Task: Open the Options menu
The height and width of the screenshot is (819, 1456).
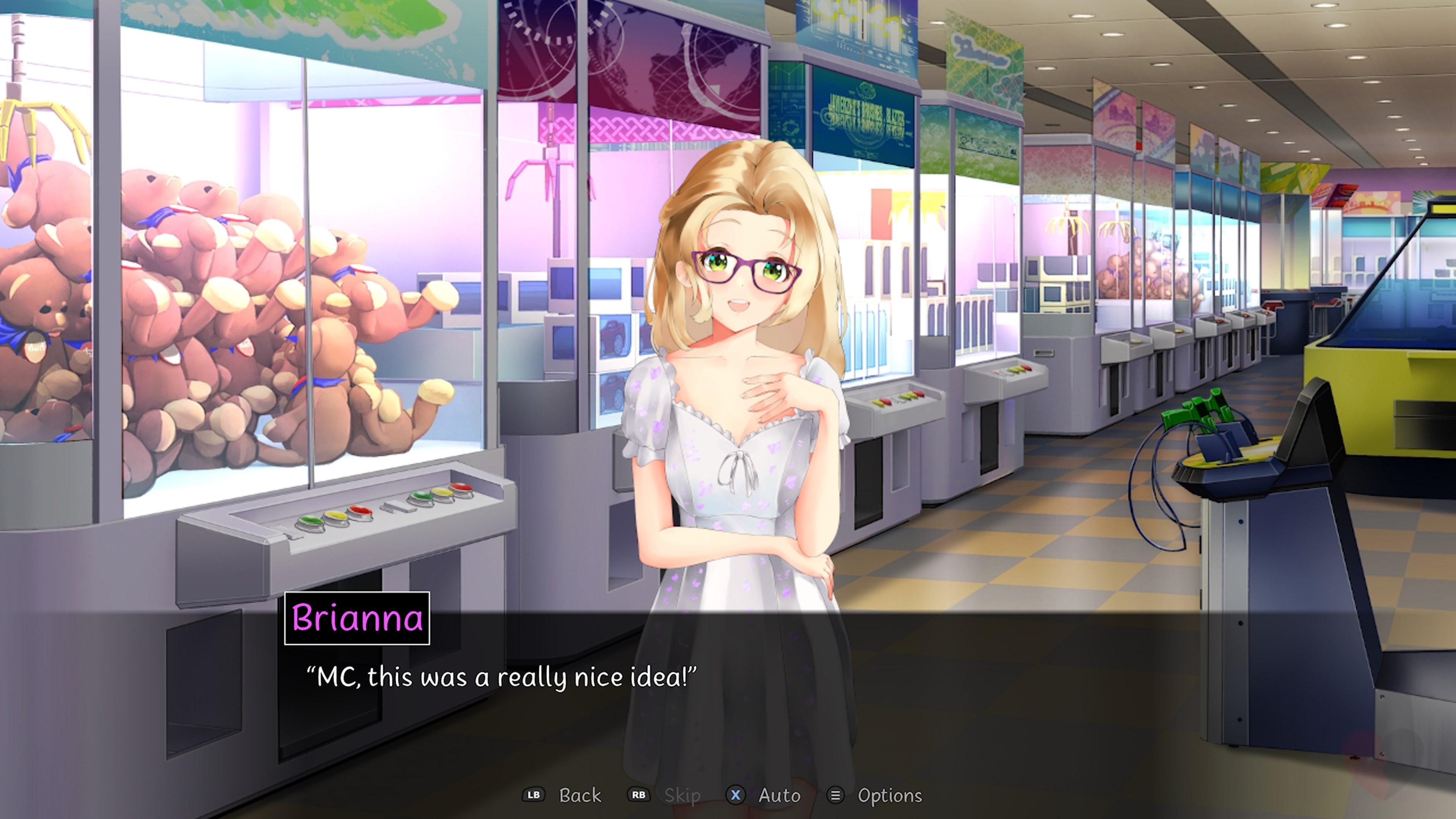Action: (889, 795)
